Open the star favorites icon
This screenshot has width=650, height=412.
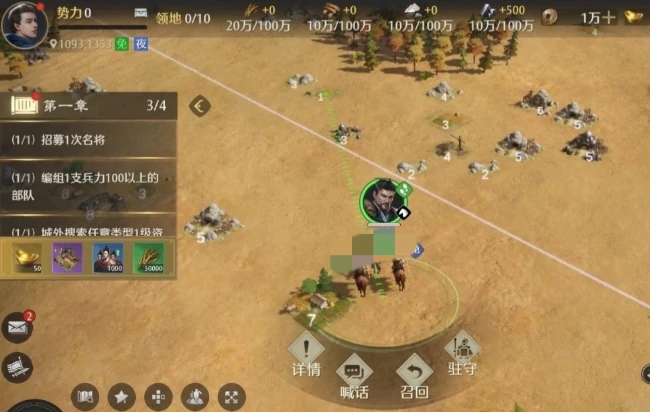point(122,396)
